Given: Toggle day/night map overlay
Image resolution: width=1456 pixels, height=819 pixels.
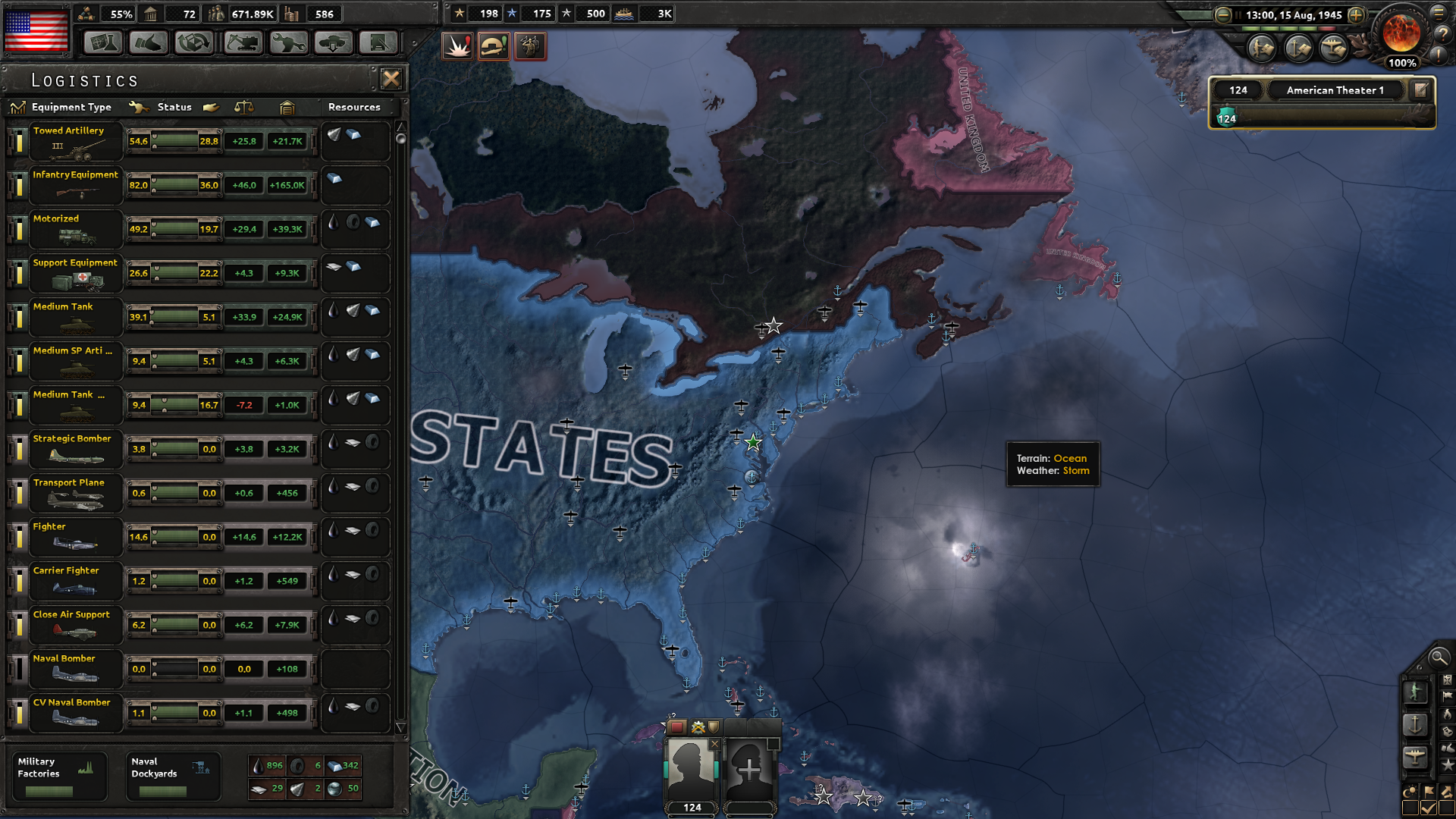Looking at the screenshot, I should (x=1410, y=791).
